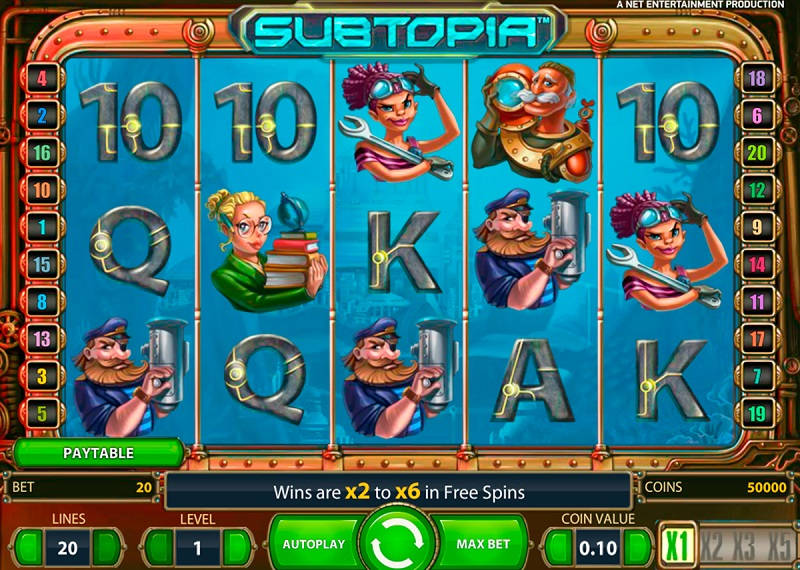The width and height of the screenshot is (800, 570).
Task: Lower the bet Level
Action: 155,547
